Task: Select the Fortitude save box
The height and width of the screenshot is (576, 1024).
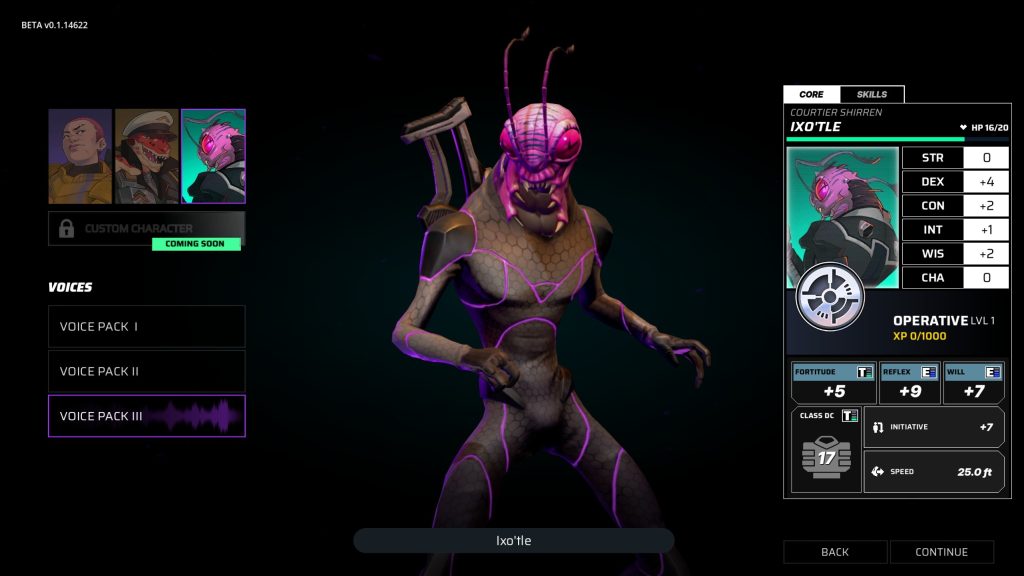Action: tap(834, 383)
